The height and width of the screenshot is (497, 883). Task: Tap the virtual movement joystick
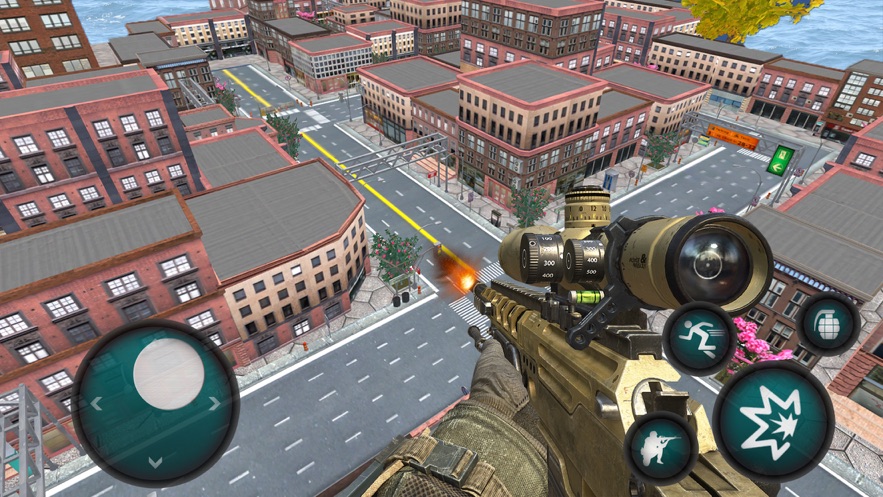pyautogui.click(x=156, y=401)
